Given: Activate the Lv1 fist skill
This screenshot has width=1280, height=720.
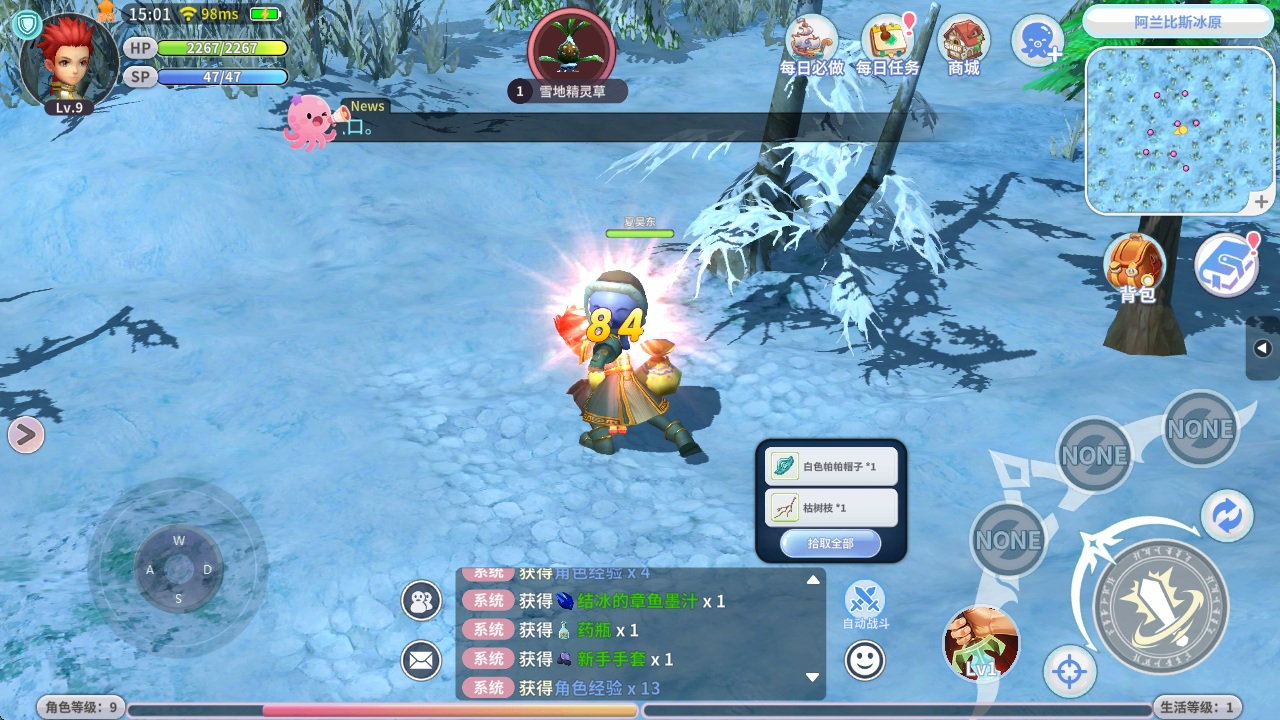Looking at the screenshot, I should click(x=982, y=643).
